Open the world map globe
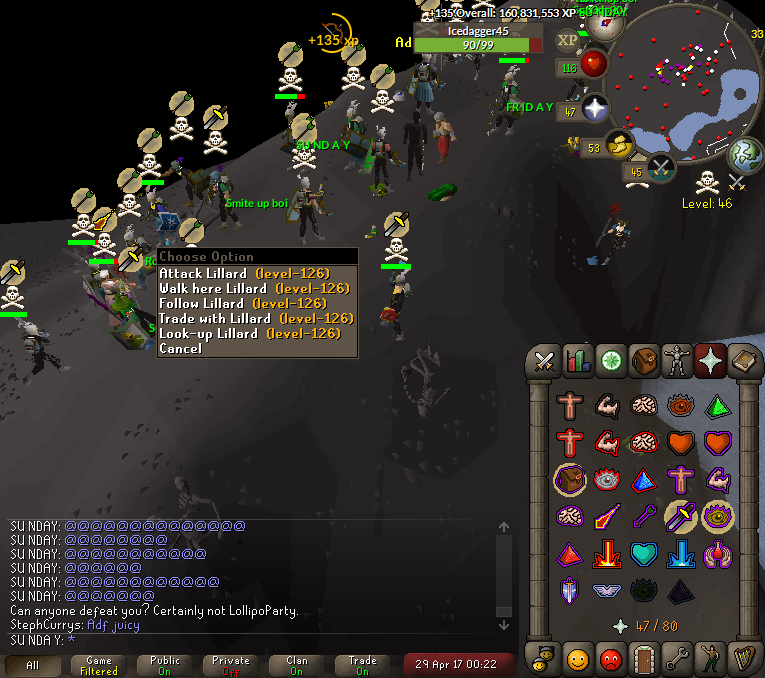 pyautogui.click(x=745, y=152)
